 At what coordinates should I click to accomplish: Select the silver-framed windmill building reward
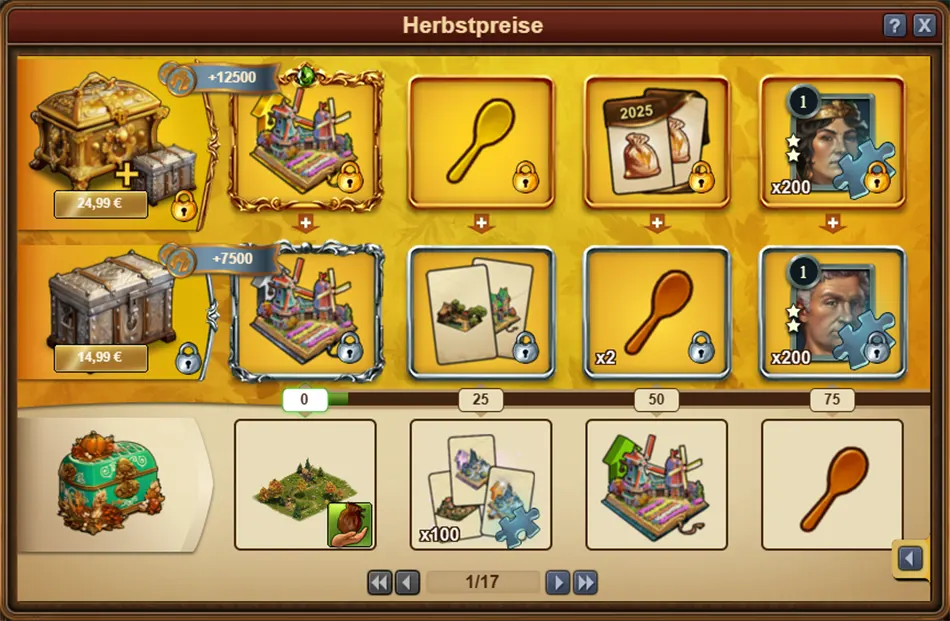306,312
